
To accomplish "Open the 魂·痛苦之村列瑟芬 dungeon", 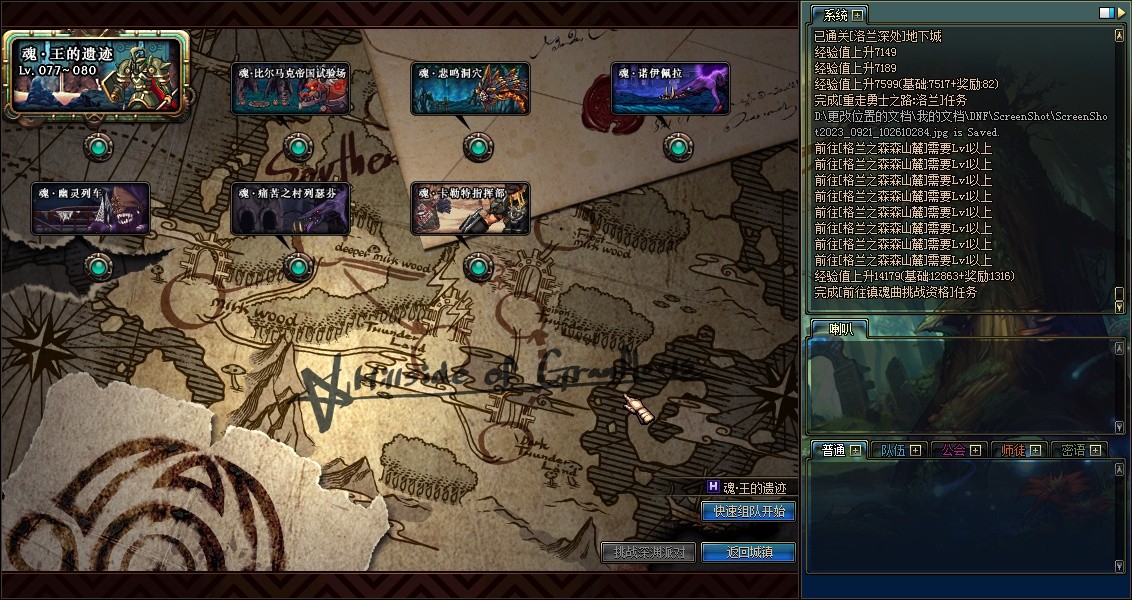I will pos(291,208).
